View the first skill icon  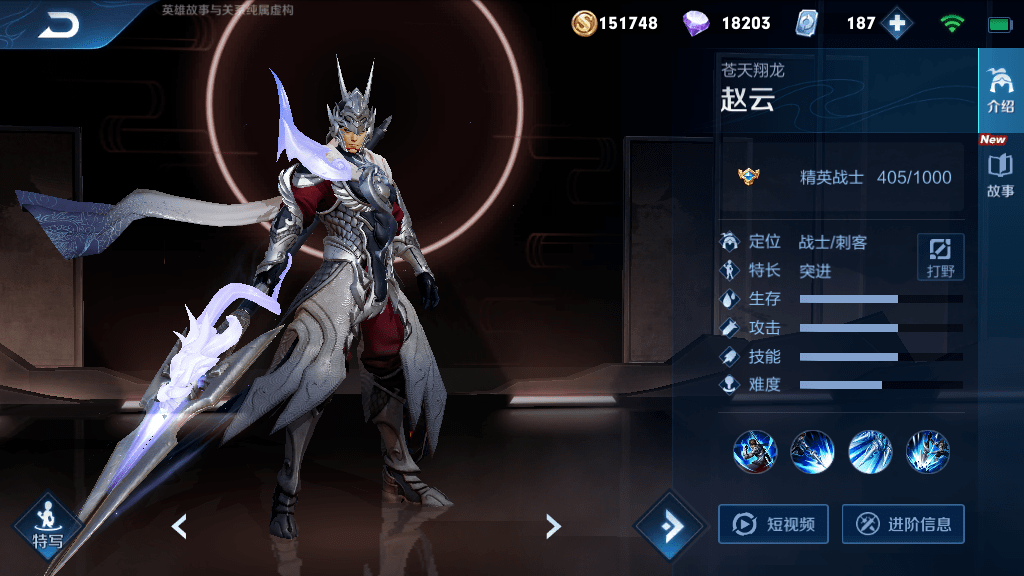coord(754,452)
